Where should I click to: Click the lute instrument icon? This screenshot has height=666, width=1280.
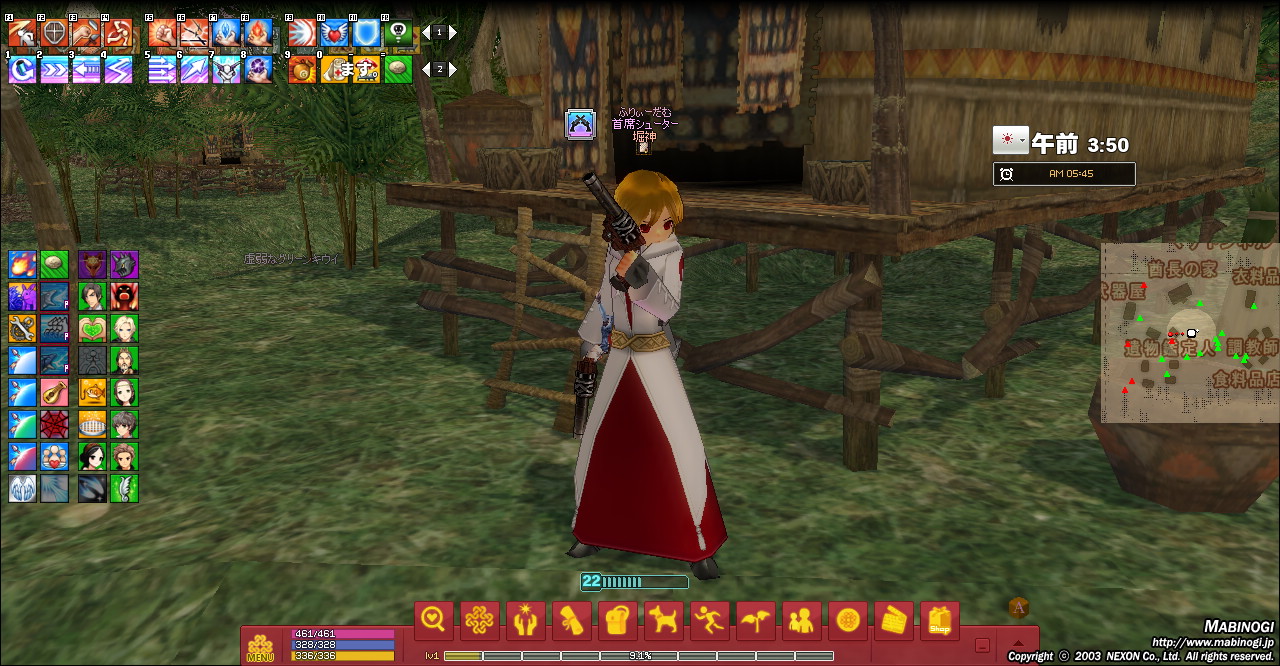pos(54,393)
